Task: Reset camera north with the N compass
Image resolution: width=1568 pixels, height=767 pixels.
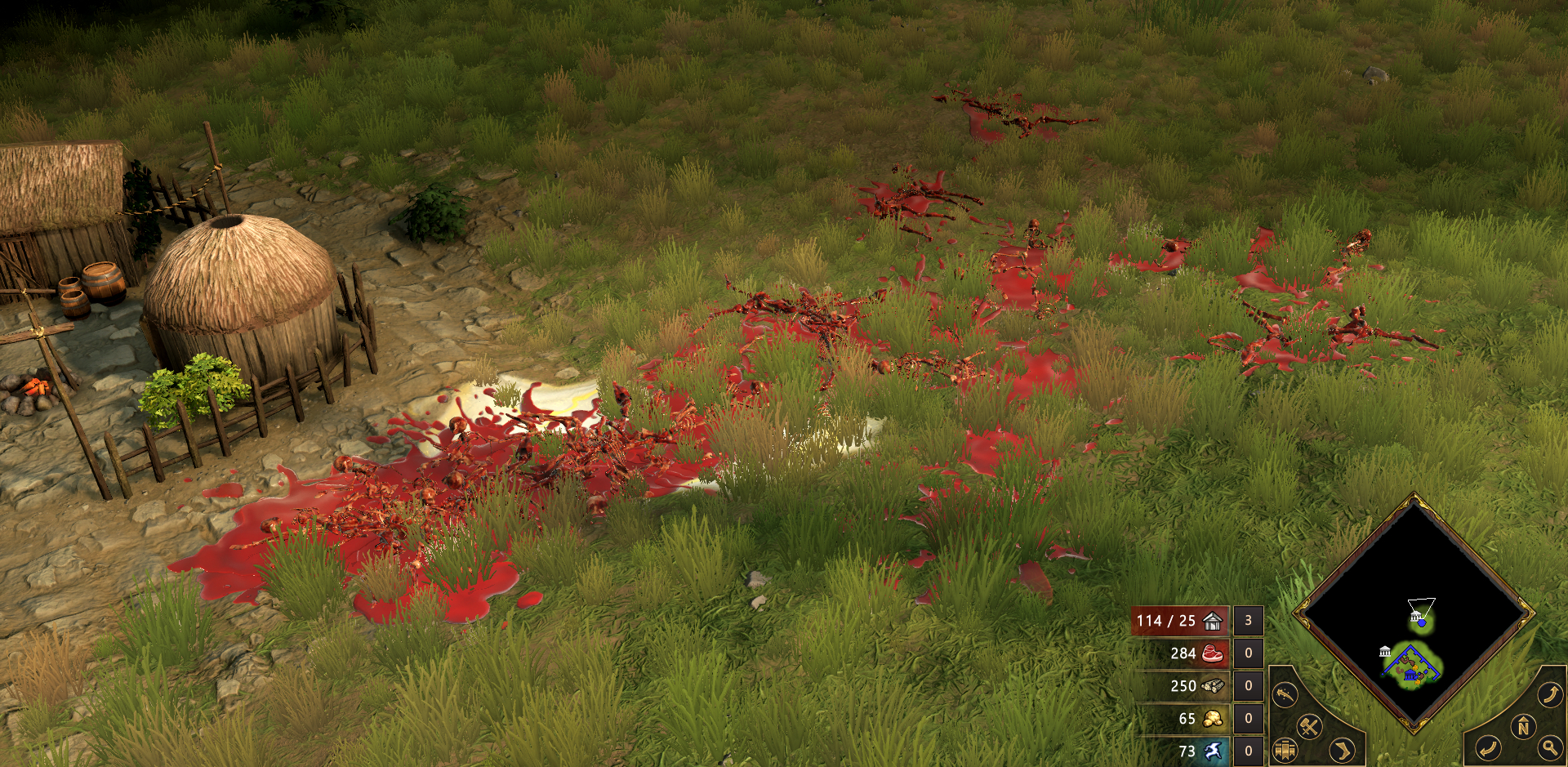Action: [x=1522, y=726]
